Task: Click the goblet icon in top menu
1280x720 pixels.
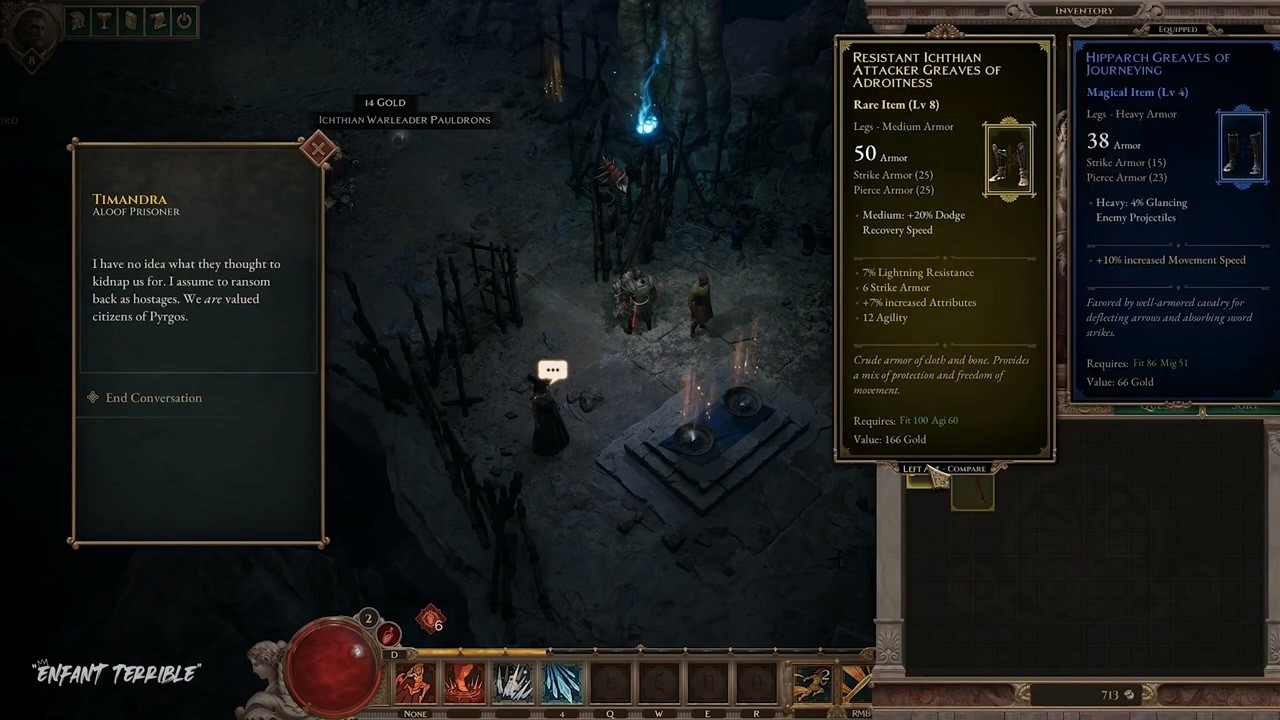Action: click(105, 20)
